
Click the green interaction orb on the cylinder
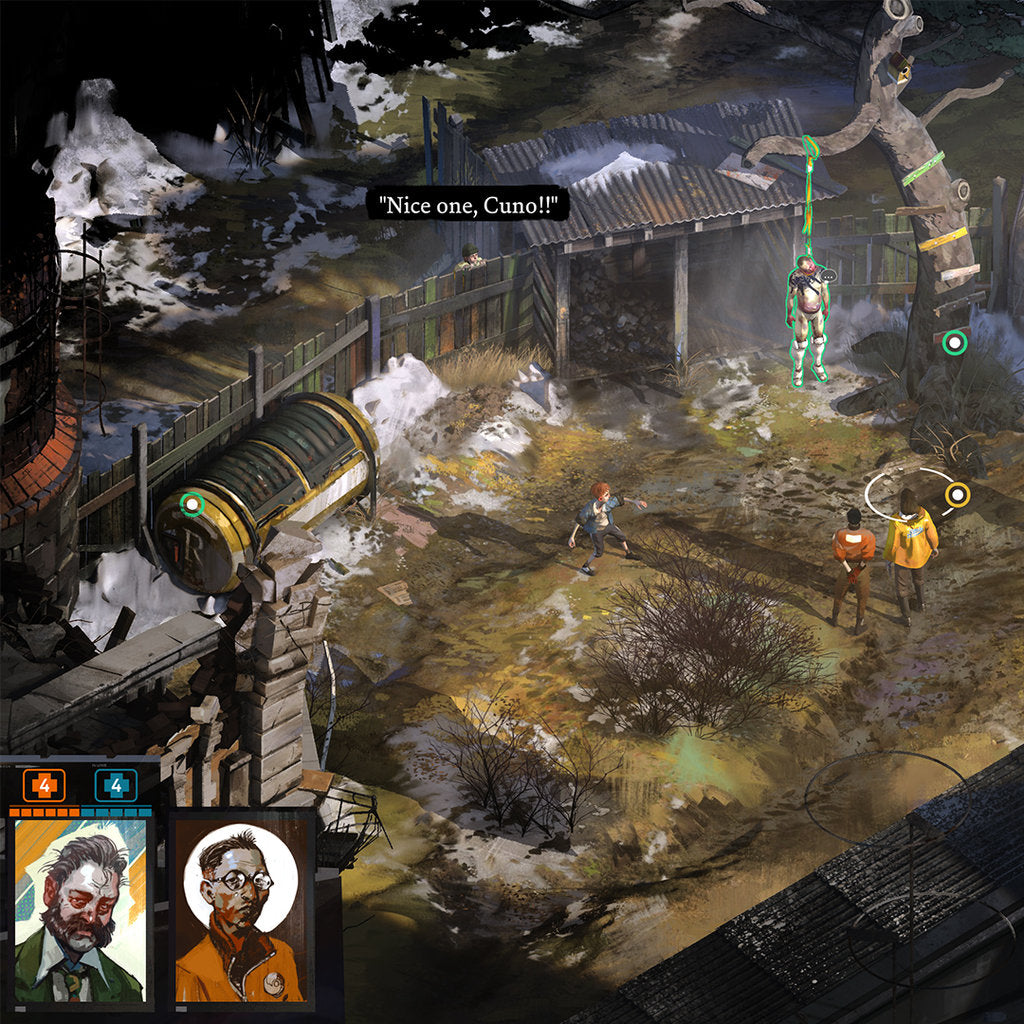pyautogui.click(x=192, y=504)
